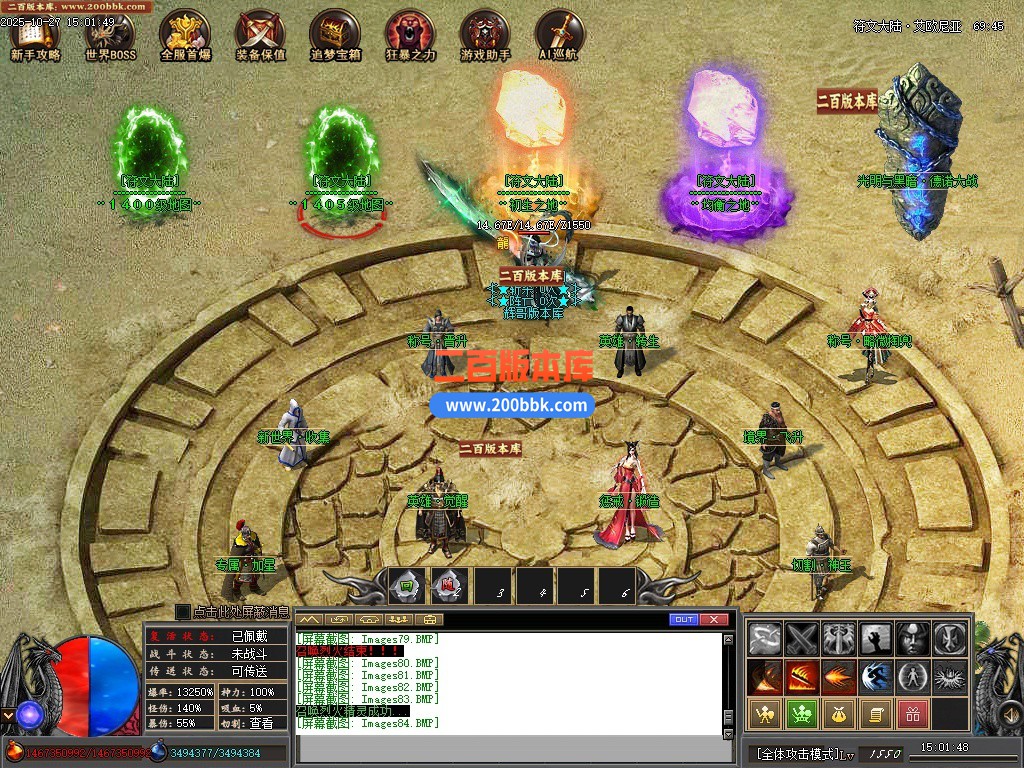This screenshot has width=1024, height=768.
Task: Use the red 随 hotbar scroll
Action: point(449,585)
